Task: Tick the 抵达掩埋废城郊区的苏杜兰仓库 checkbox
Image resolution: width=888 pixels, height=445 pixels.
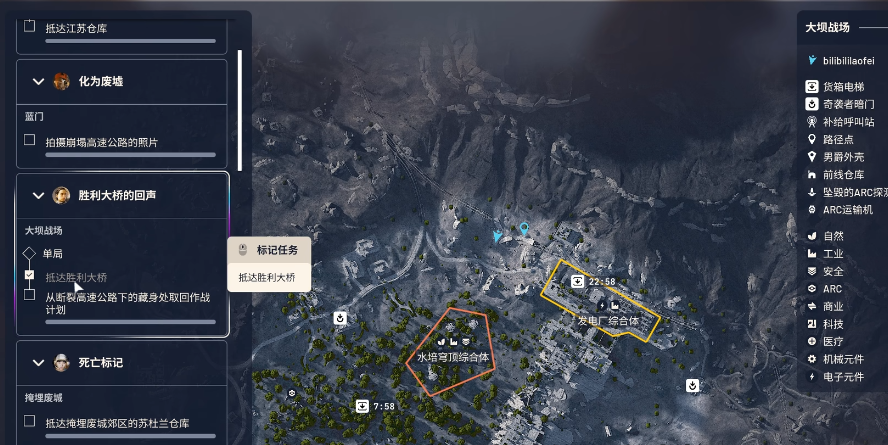Action: (30, 421)
